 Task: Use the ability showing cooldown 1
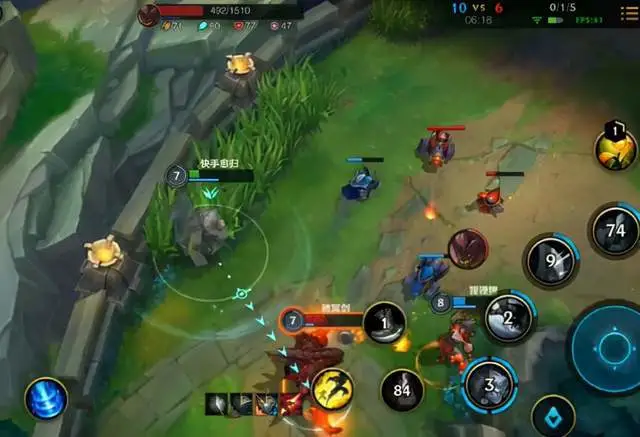pos(385,322)
